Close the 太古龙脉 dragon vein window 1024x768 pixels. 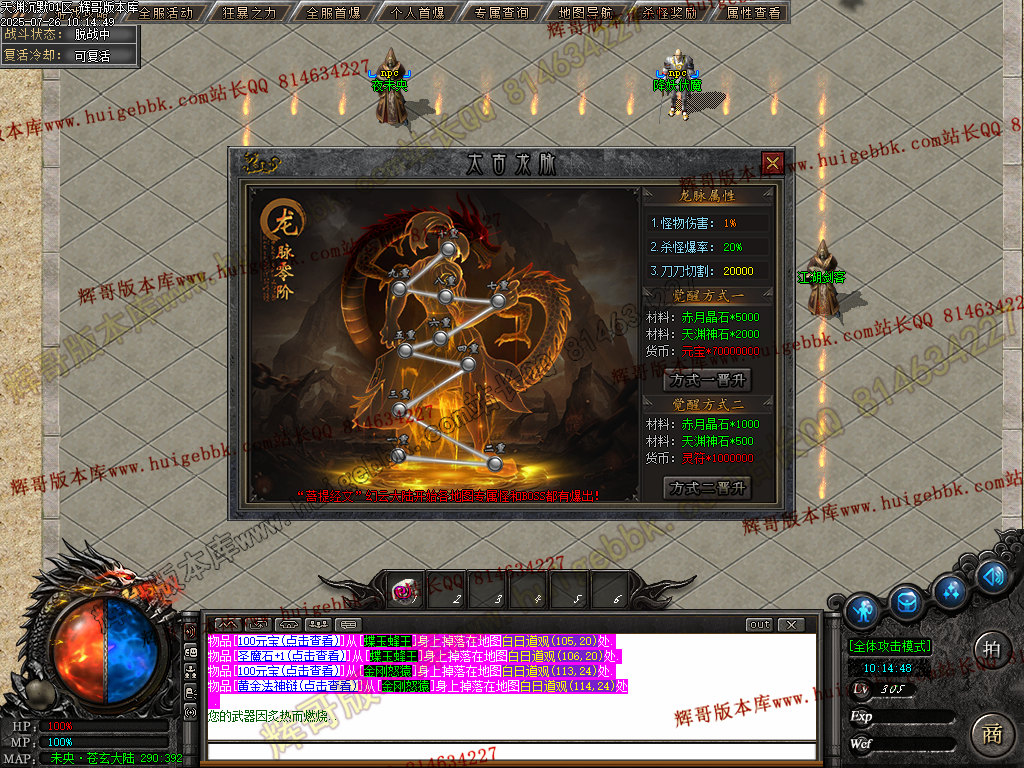(772, 163)
